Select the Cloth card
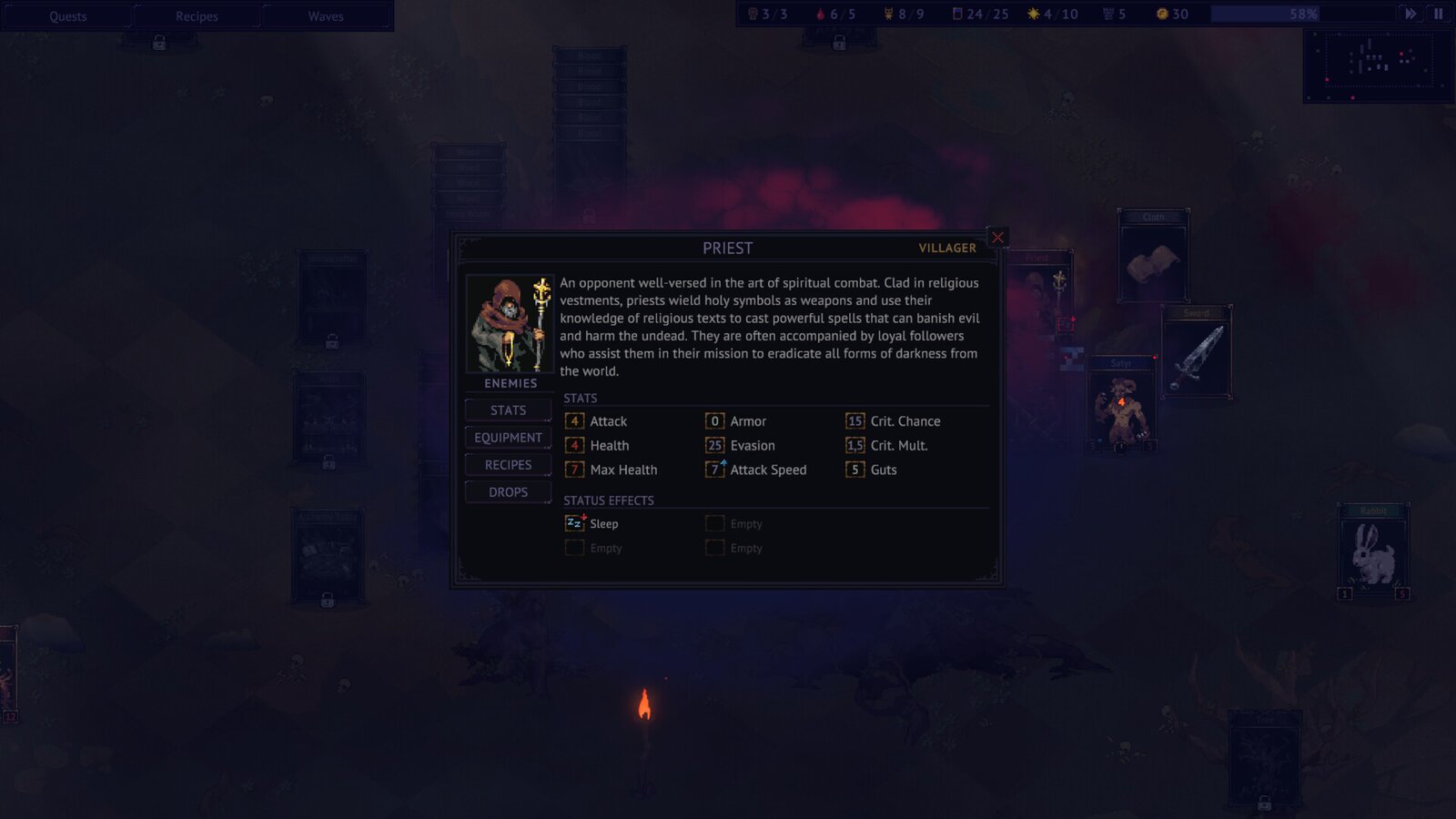Image resolution: width=1456 pixels, height=819 pixels. tap(1153, 257)
